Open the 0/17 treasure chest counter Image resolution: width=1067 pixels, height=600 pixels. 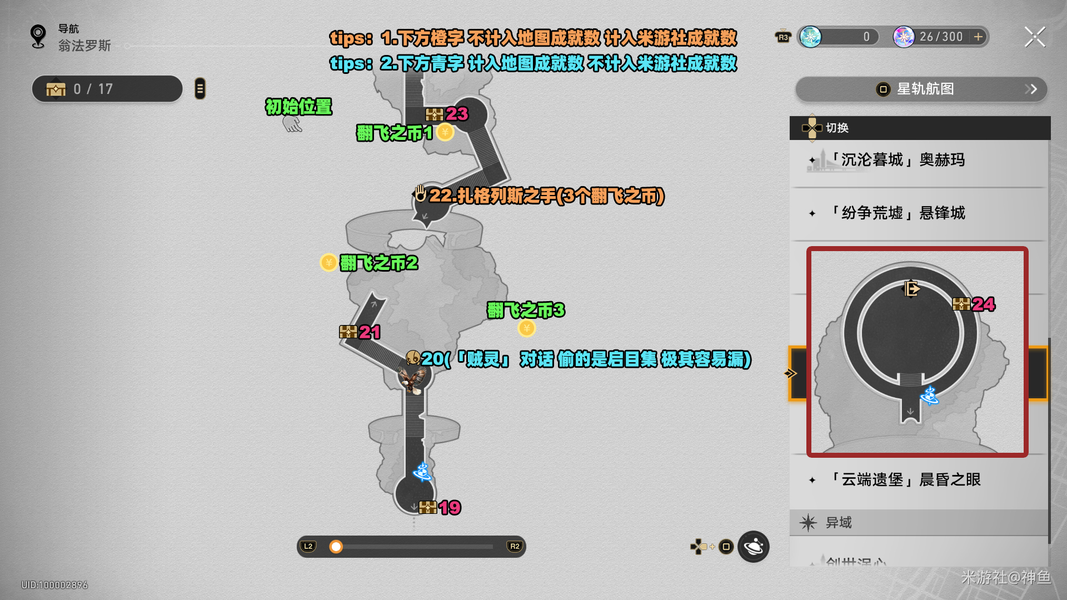point(107,89)
